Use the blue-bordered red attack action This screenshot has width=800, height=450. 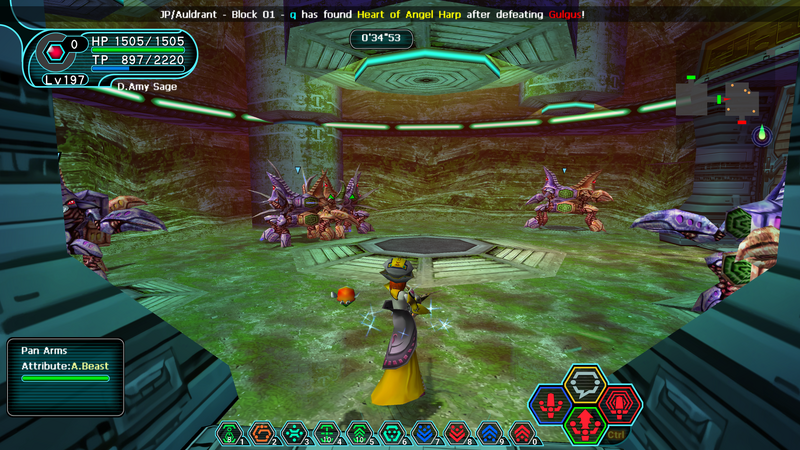click(550, 406)
